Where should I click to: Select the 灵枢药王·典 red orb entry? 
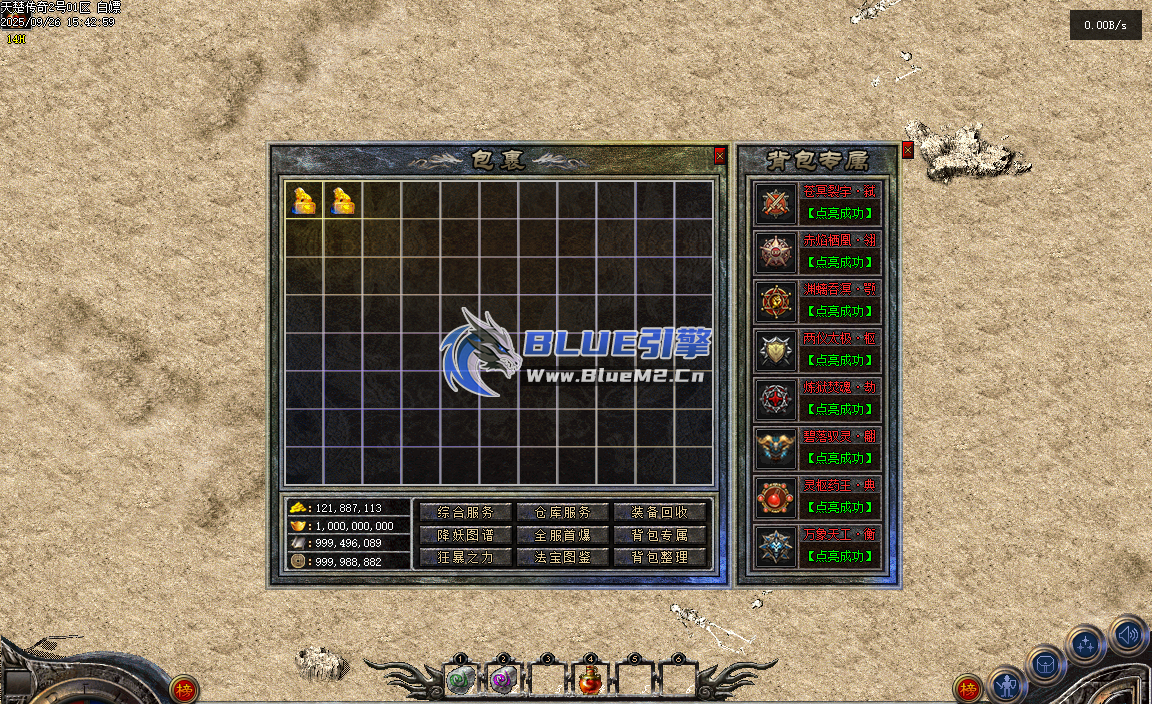click(x=776, y=498)
